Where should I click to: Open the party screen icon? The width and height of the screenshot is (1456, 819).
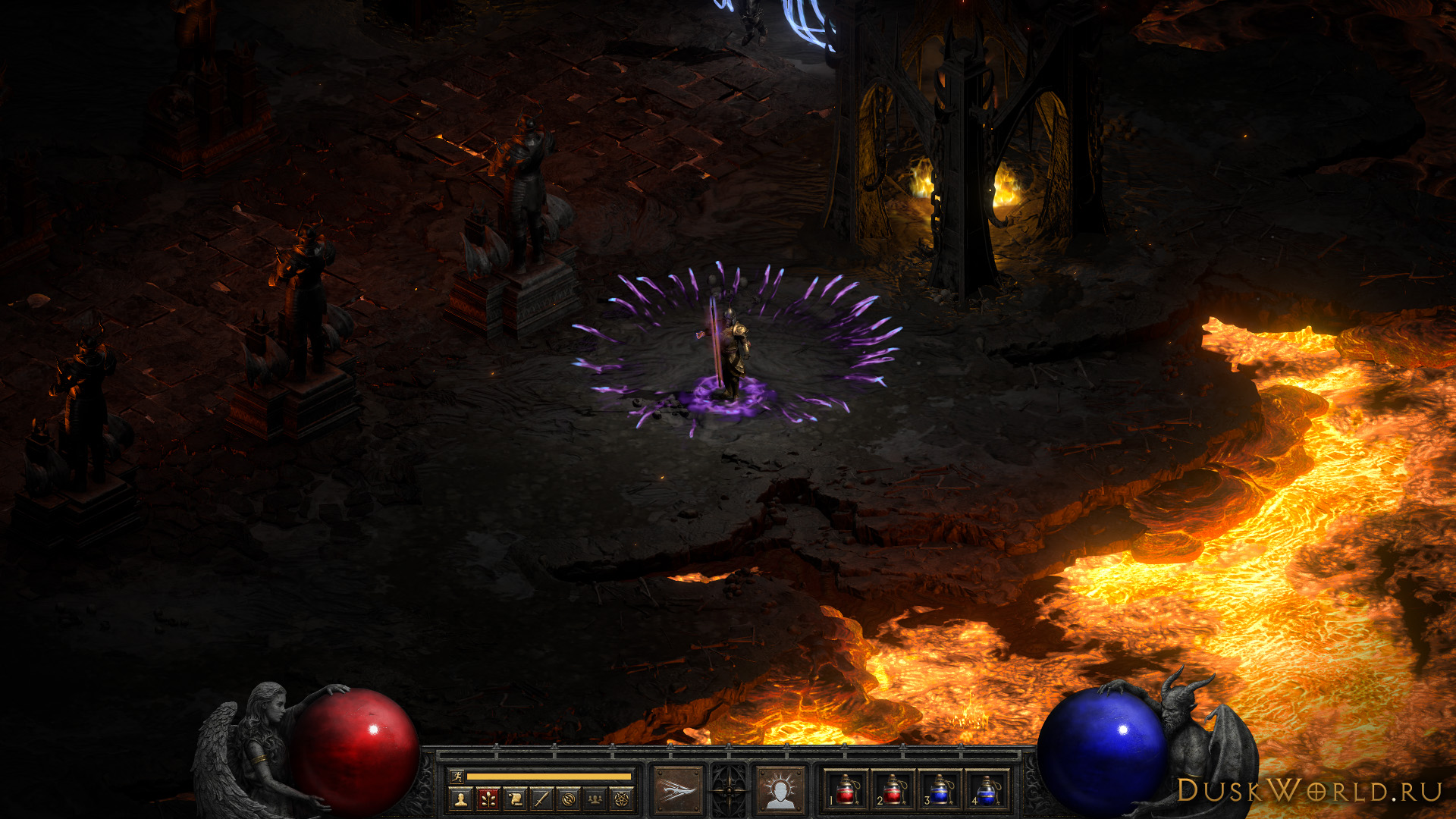pos(595,798)
